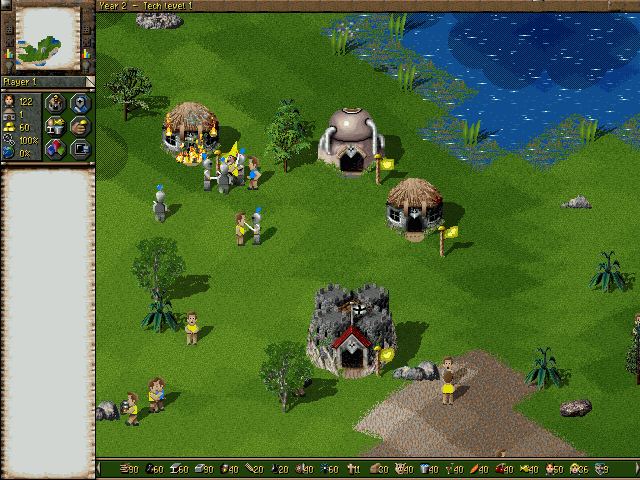Image resolution: width=640 pixels, height=480 pixels.
Task: Click the folded corner beside Player 1
Action: (x=89, y=81)
